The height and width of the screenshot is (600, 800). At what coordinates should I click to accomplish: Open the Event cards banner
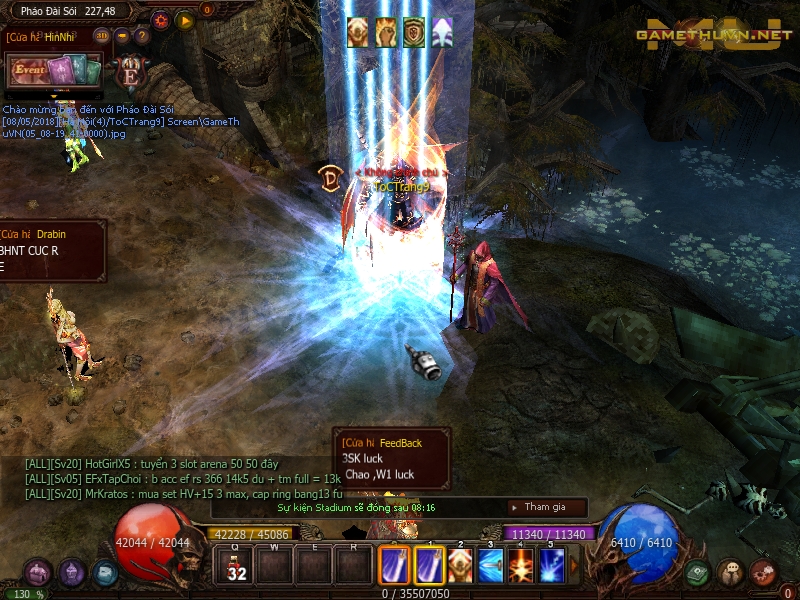click(55, 71)
